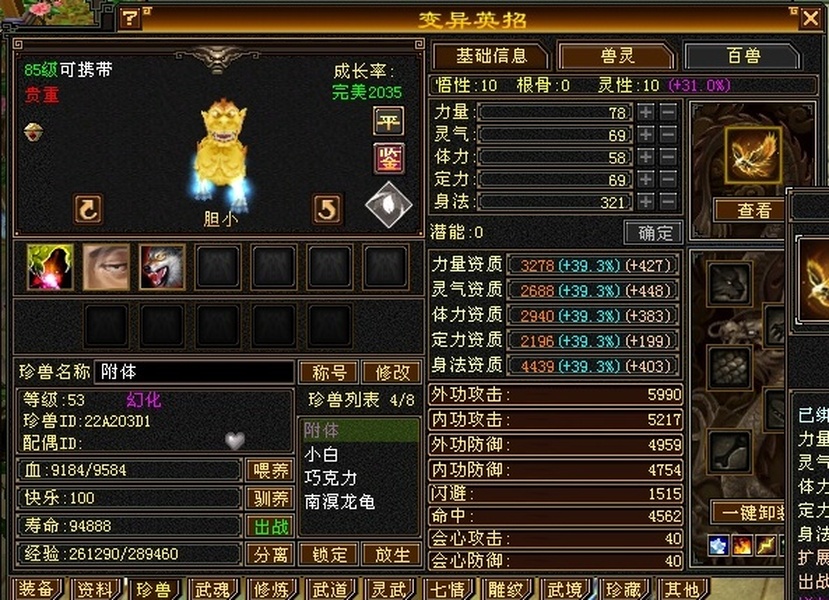Switch to the 百兽 tab
This screenshot has height=600, width=829.
click(x=742, y=56)
